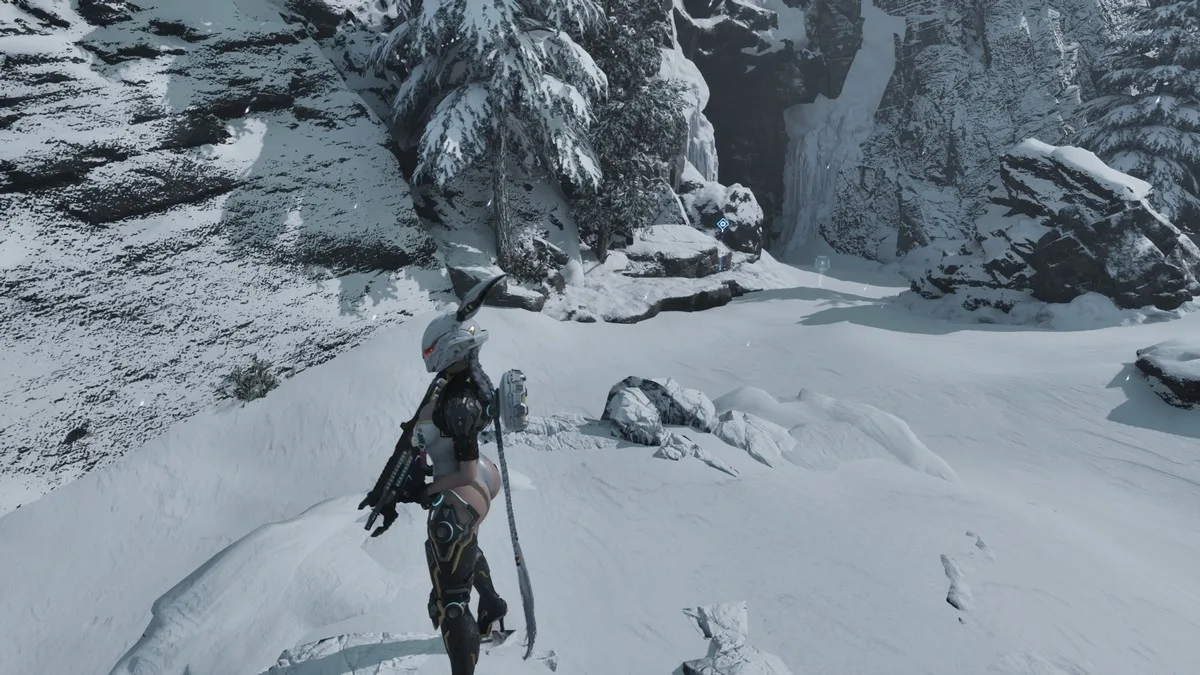Select the faint square beacon marker
Viewport: 1200px width, 675px height.
point(822,264)
